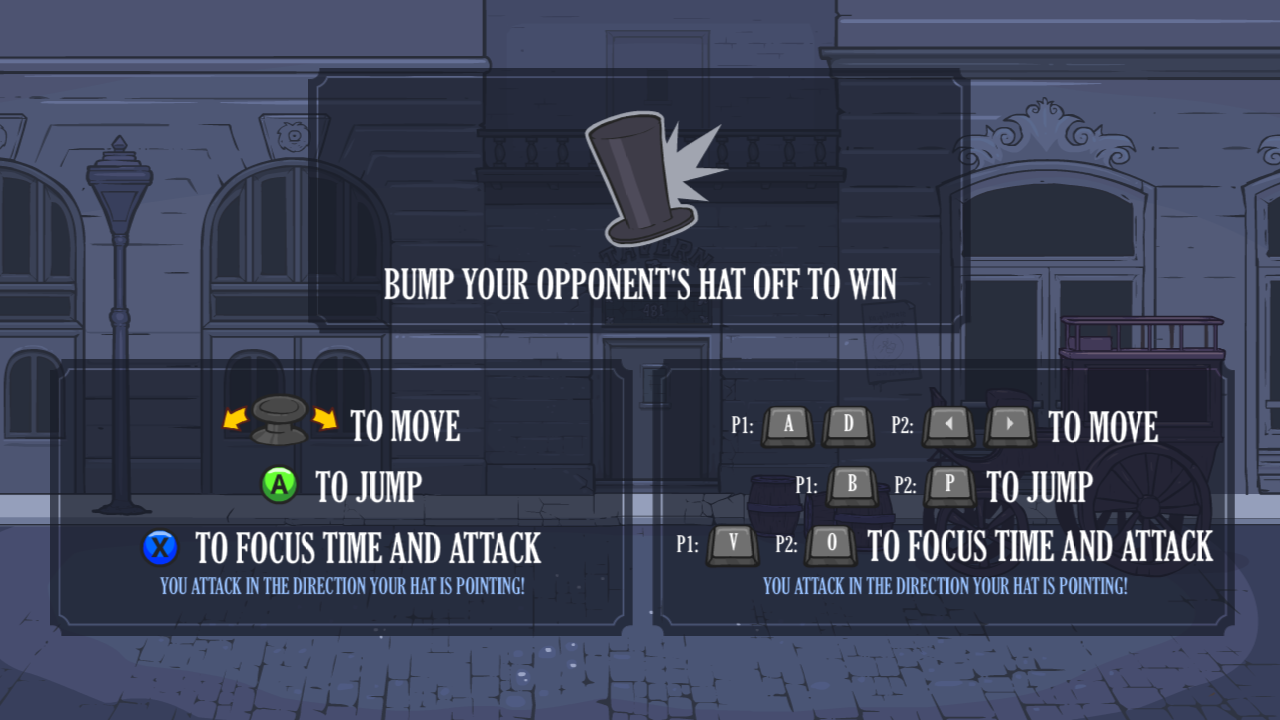Click the O key for P2 attack

tap(830, 547)
